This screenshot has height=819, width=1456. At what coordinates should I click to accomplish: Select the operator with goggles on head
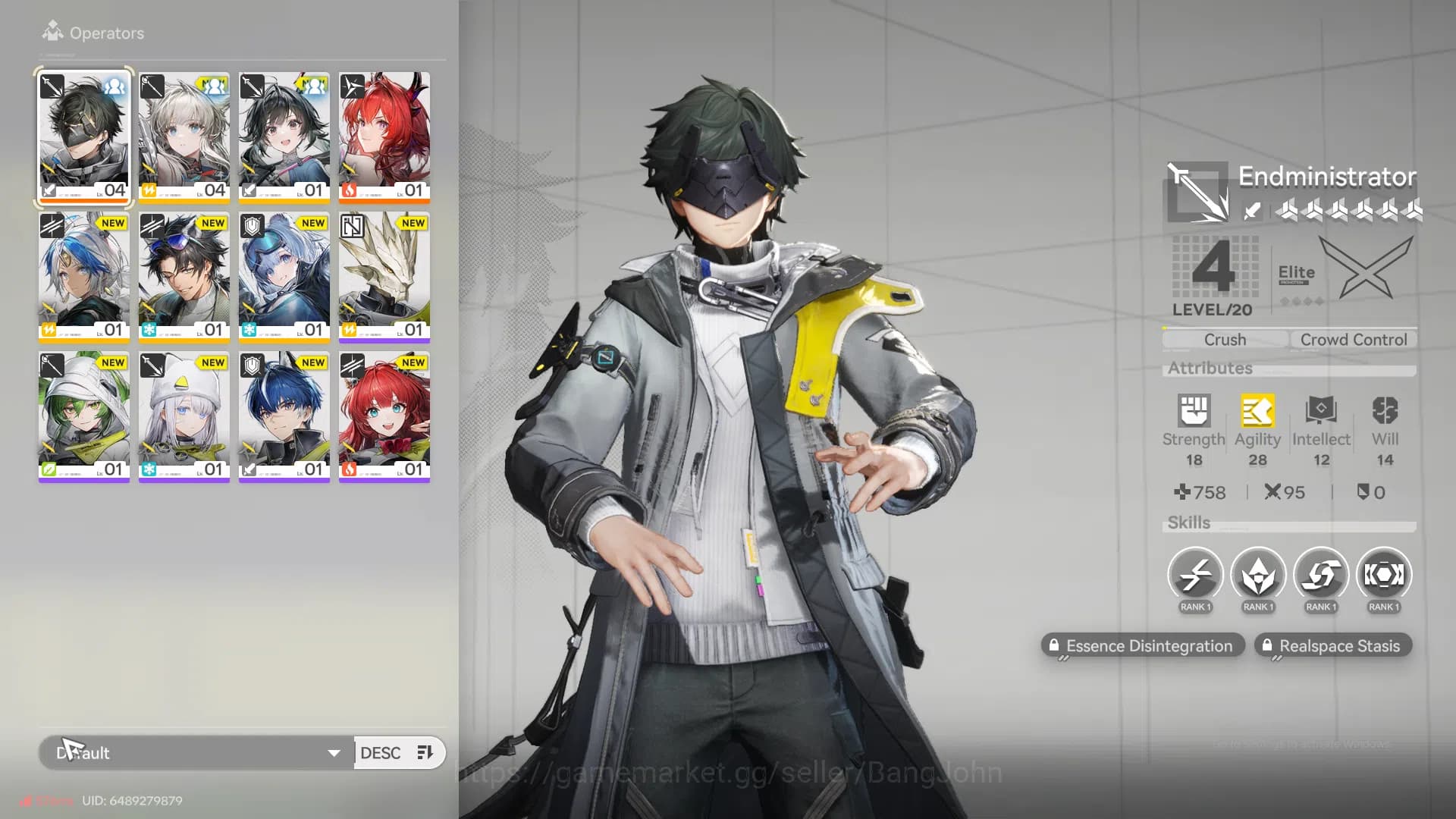[x=184, y=276]
